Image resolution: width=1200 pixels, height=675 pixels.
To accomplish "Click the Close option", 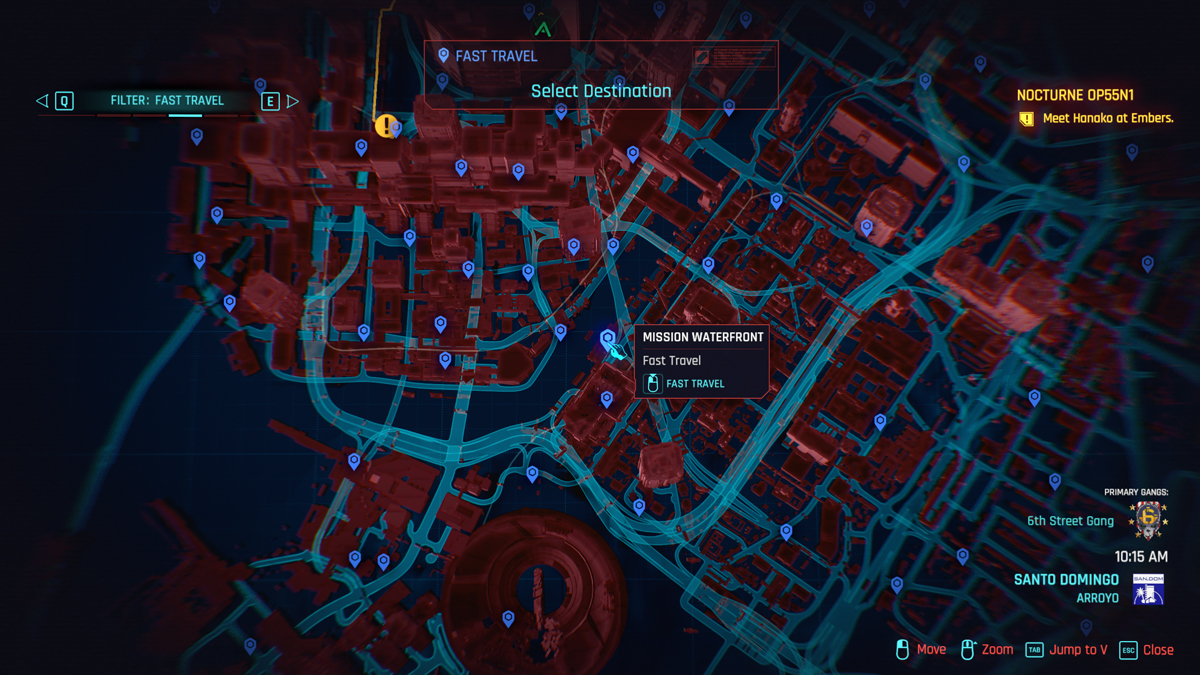I will (x=1146, y=650).
